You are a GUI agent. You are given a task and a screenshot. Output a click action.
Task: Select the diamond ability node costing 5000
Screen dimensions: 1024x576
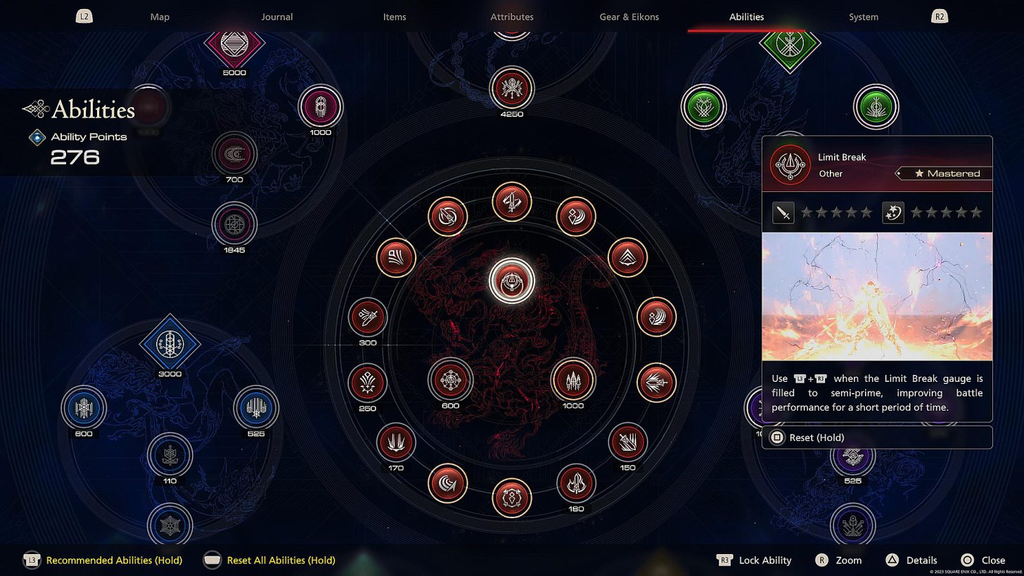point(234,44)
